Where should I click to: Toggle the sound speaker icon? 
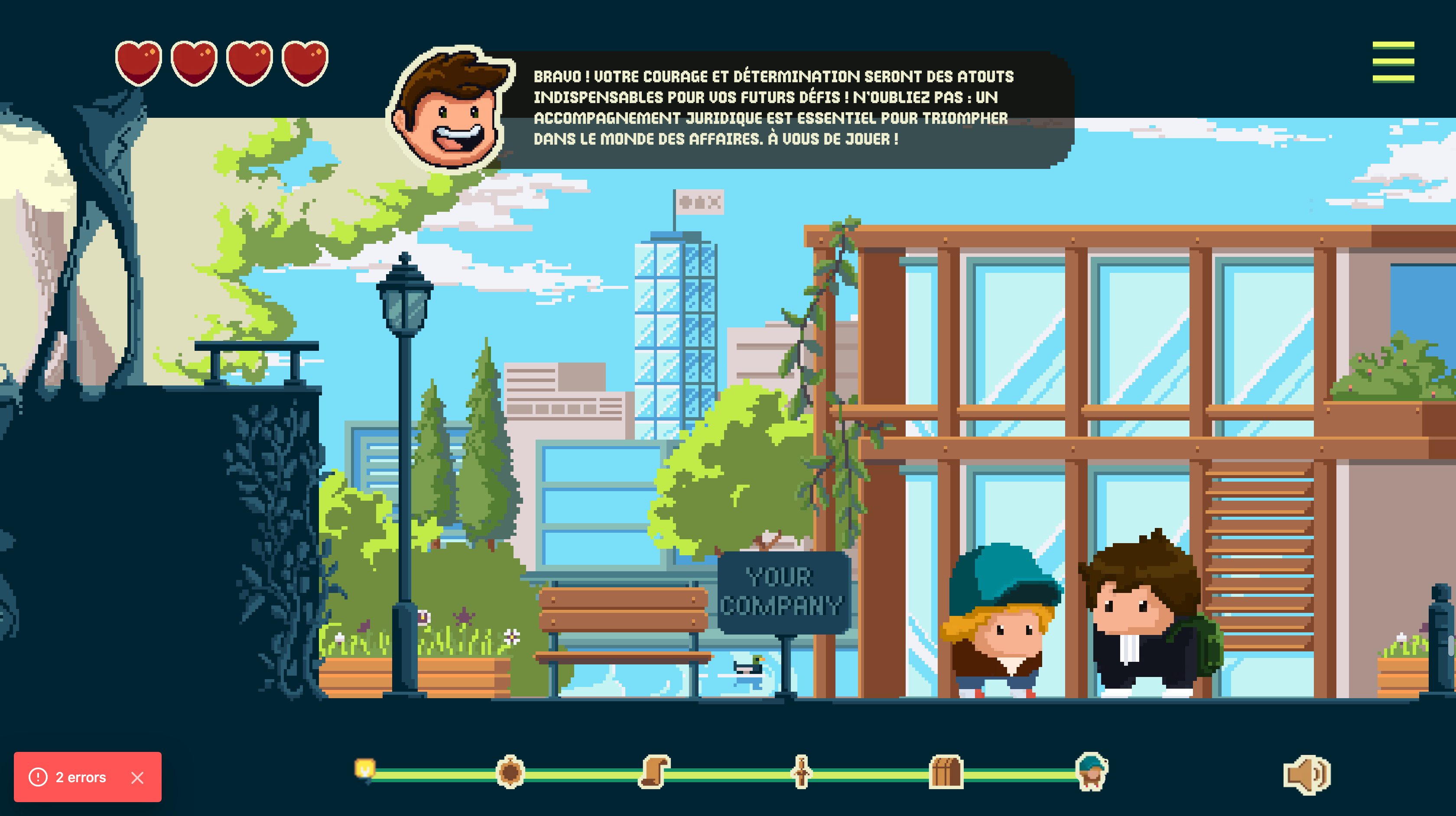coord(1306,775)
